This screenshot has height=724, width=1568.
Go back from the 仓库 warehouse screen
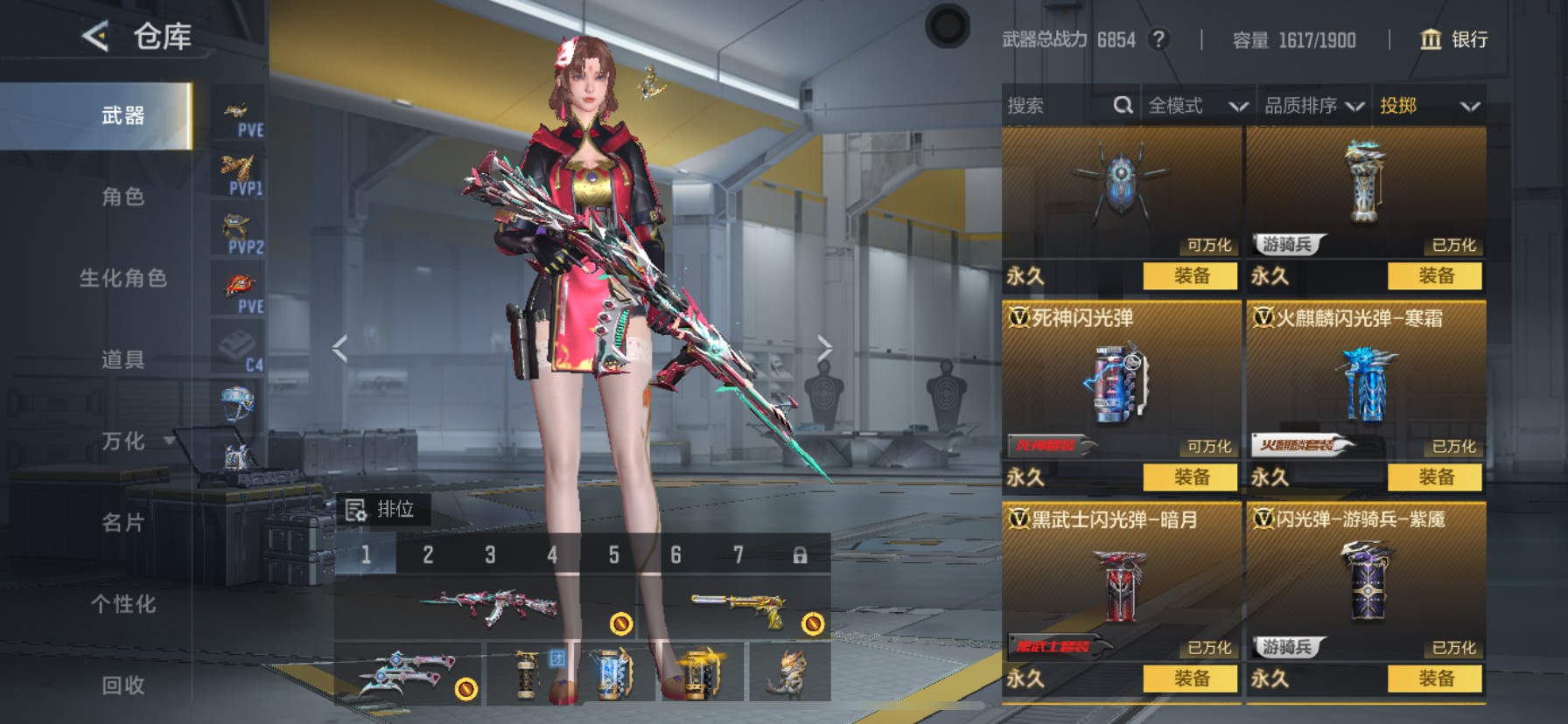coord(95,37)
